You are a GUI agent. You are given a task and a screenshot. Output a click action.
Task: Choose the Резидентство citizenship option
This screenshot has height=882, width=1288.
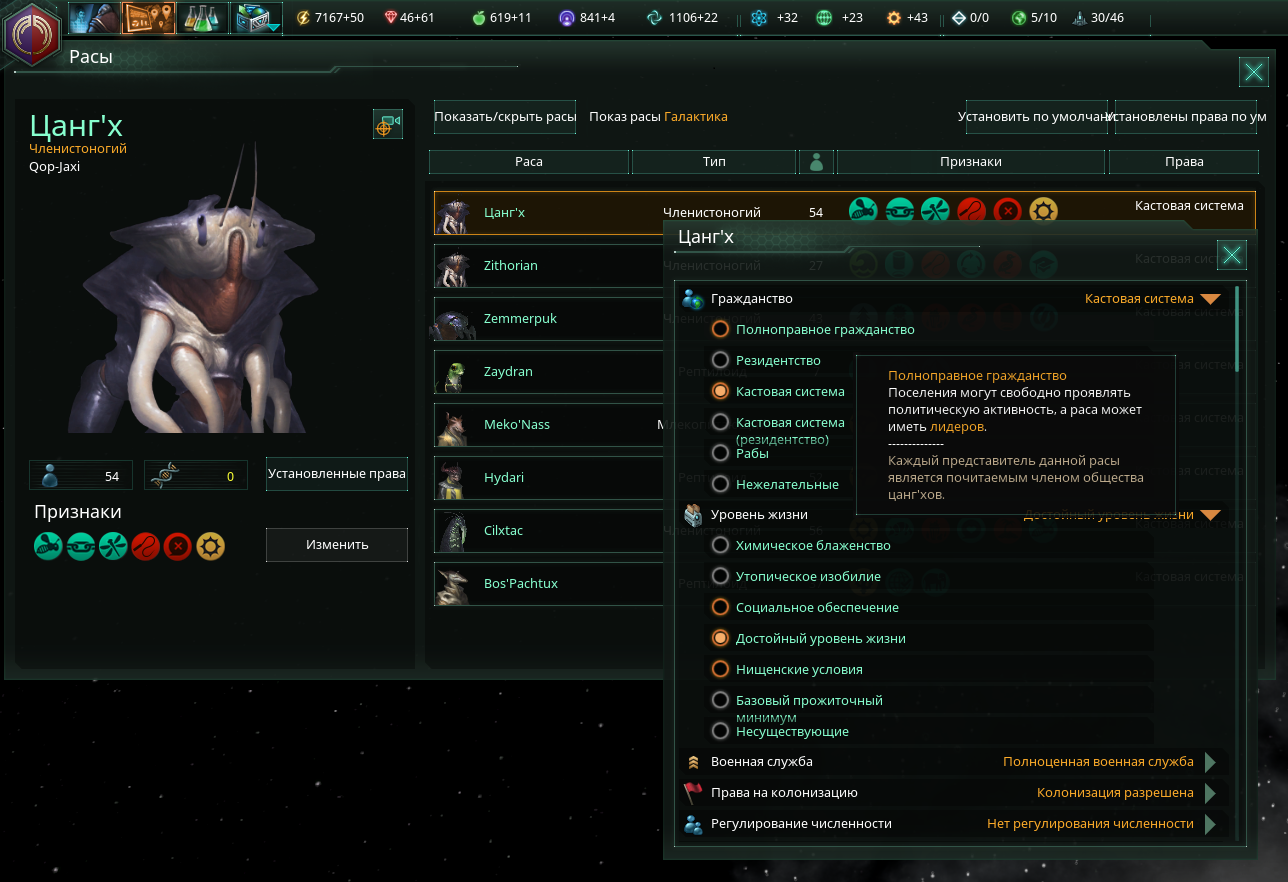[720, 360]
